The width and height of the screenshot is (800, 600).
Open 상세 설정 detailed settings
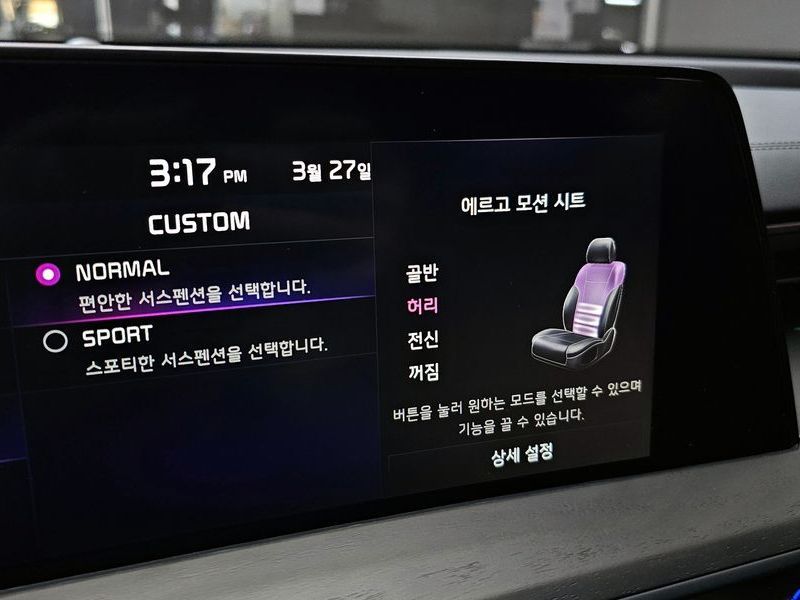click(521, 453)
